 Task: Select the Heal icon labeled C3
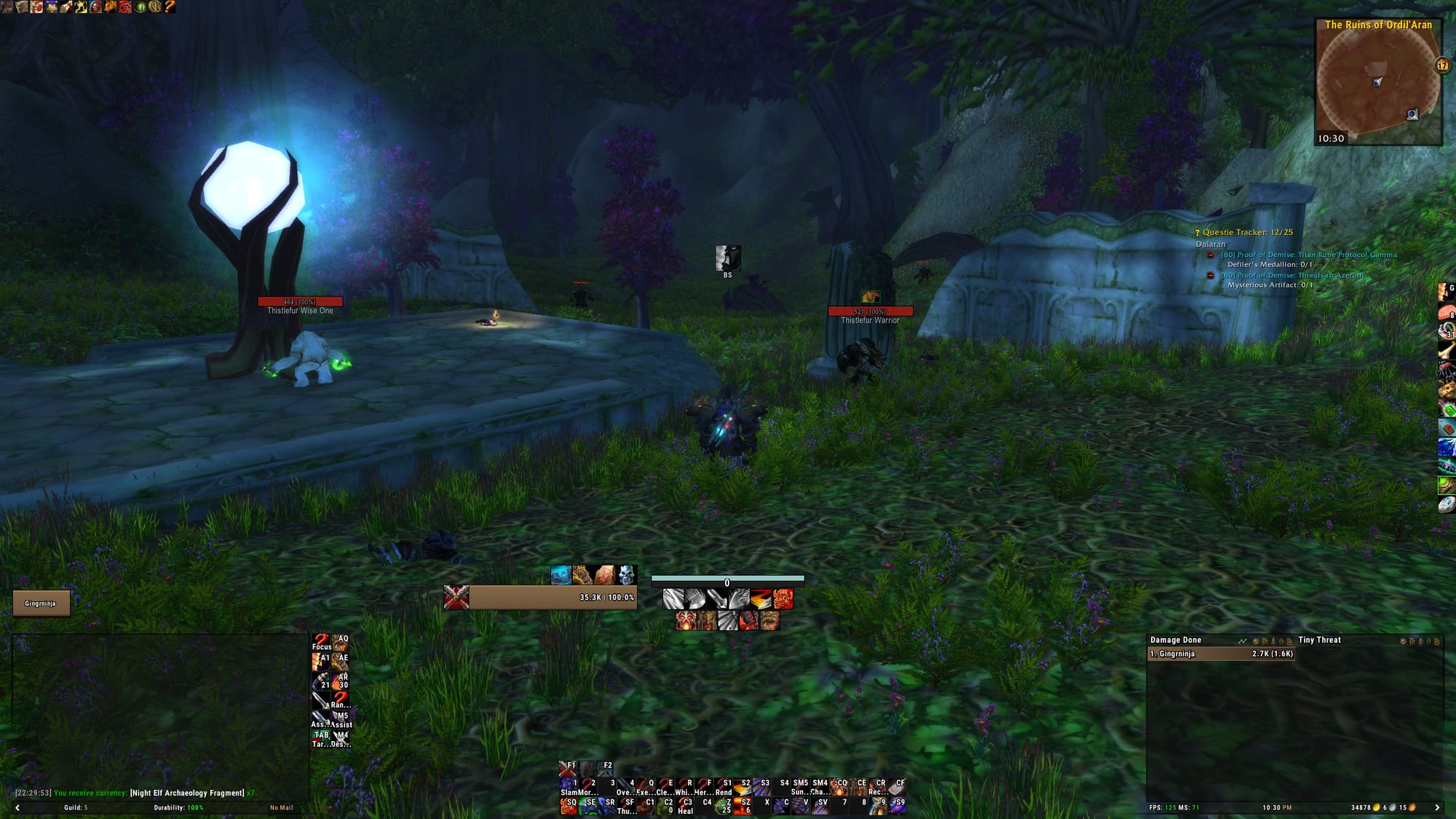click(x=685, y=804)
